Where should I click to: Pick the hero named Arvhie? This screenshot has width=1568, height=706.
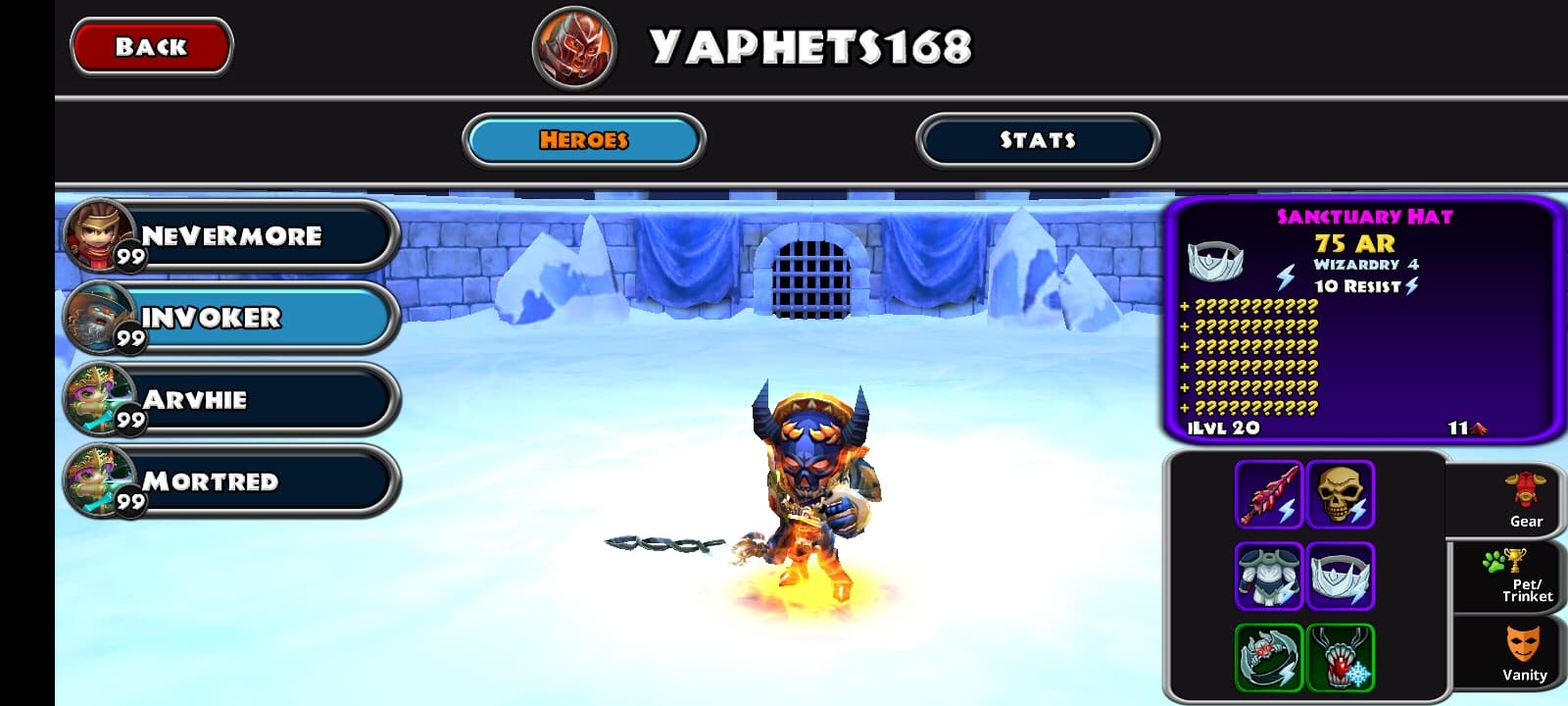[x=231, y=399]
